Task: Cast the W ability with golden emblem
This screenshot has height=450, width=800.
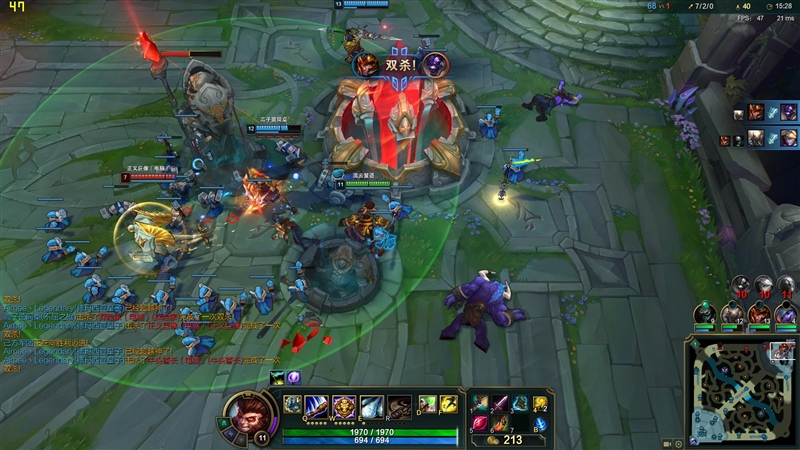Action: [x=345, y=406]
